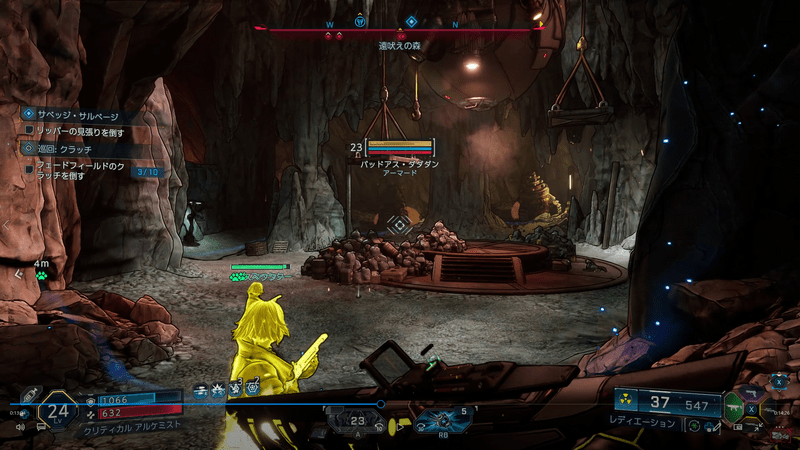Select the grenade ordnance slot showing 23
The height and width of the screenshot is (450, 800).
coord(355,422)
